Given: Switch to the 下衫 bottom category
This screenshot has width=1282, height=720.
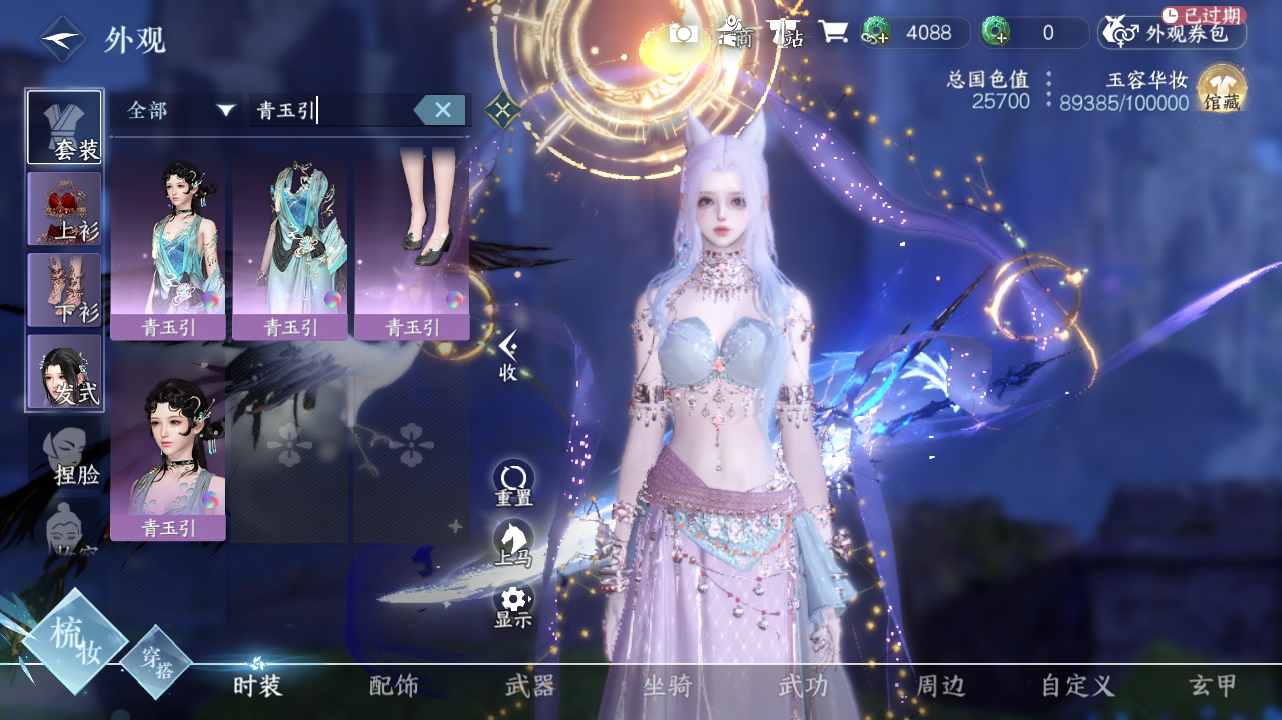Looking at the screenshot, I should (65, 289).
